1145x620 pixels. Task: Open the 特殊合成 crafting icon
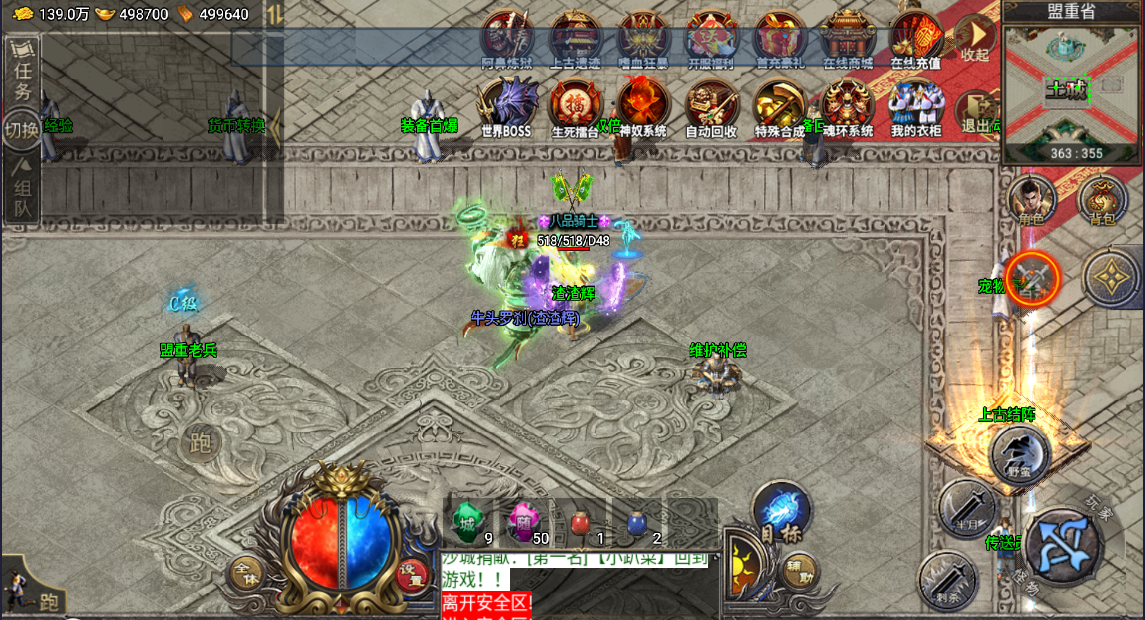[779, 106]
